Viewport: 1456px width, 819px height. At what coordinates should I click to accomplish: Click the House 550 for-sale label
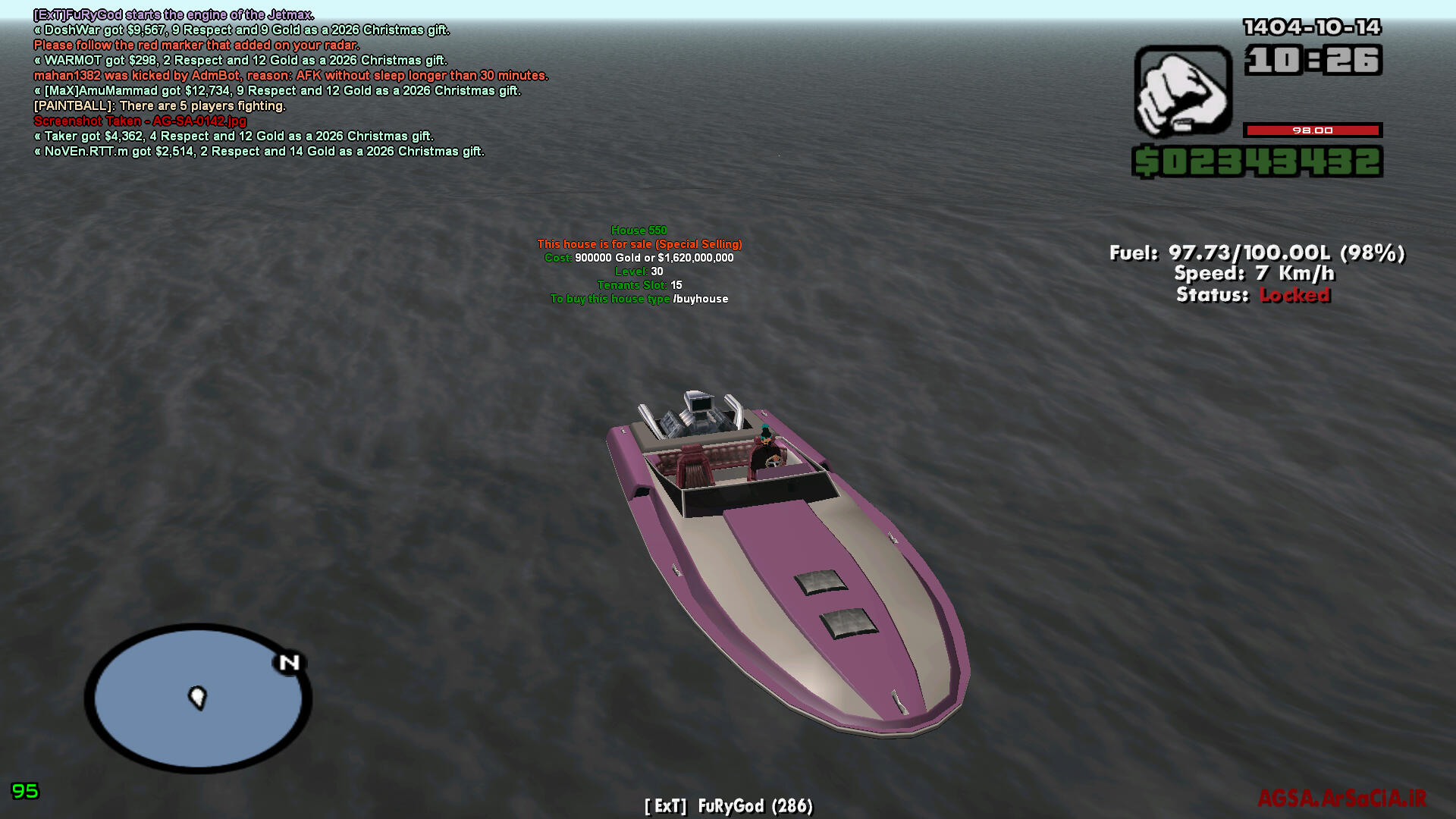pos(639,231)
